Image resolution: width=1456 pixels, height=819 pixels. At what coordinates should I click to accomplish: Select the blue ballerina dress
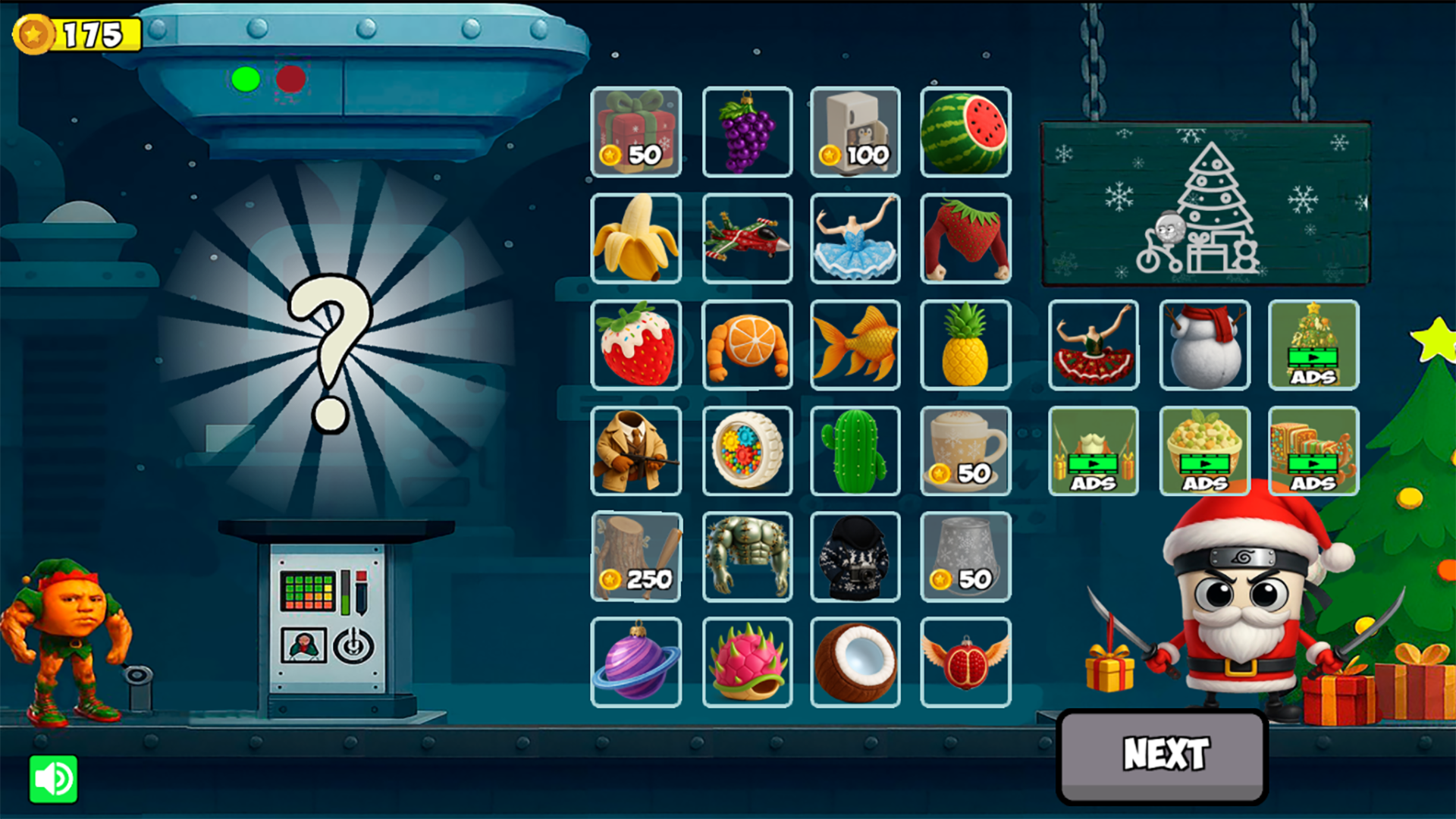click(x=855, y=240)
